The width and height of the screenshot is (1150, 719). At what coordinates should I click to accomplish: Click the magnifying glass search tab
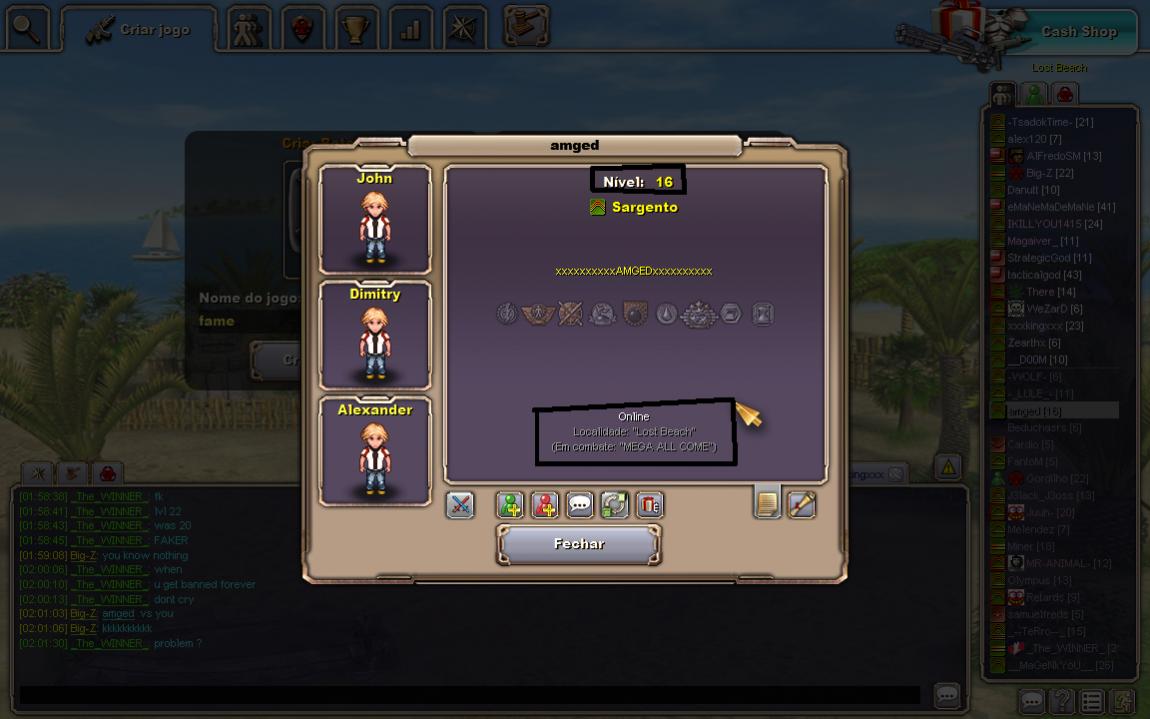pos(27,29)
